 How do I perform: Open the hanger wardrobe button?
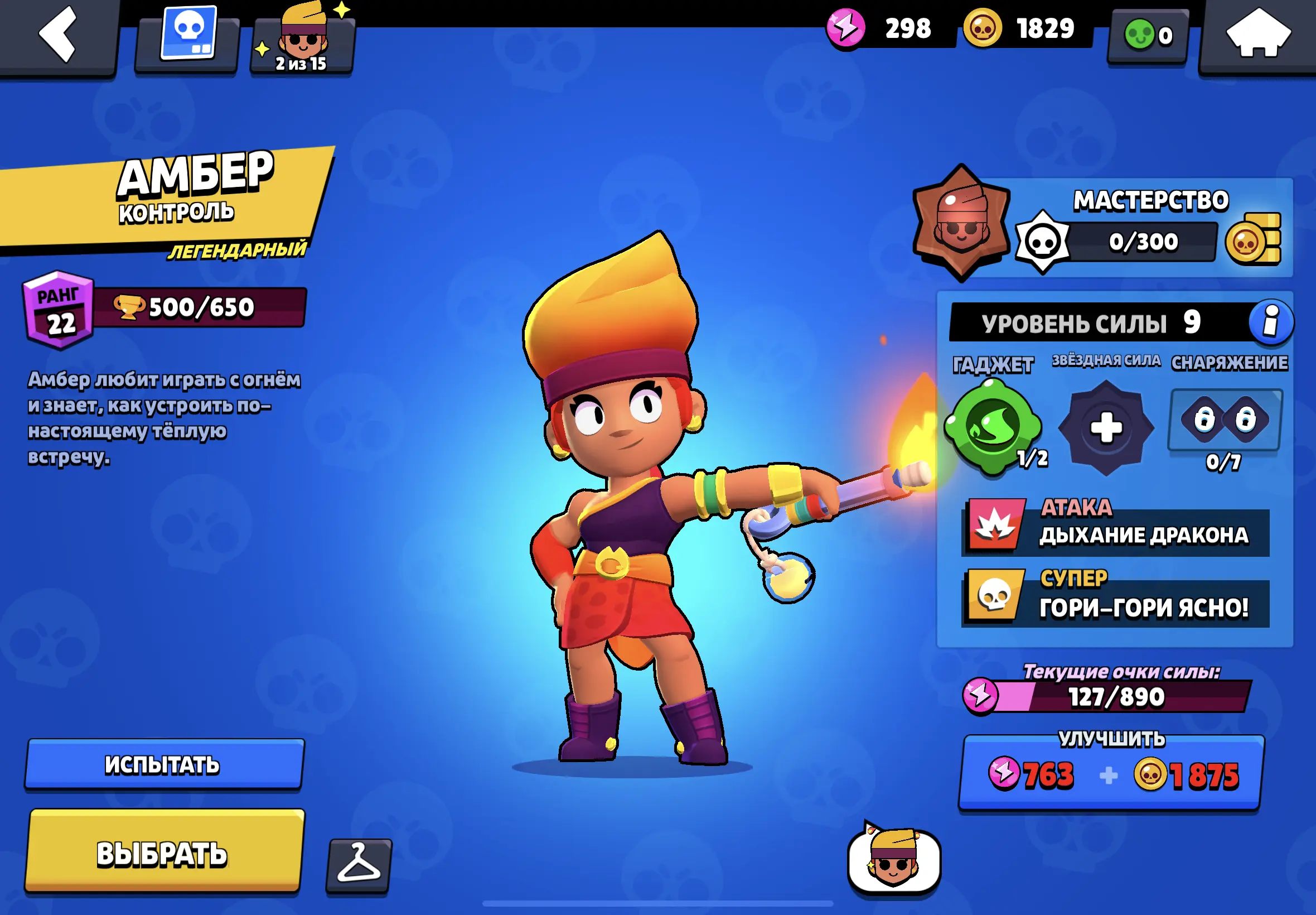359,865
